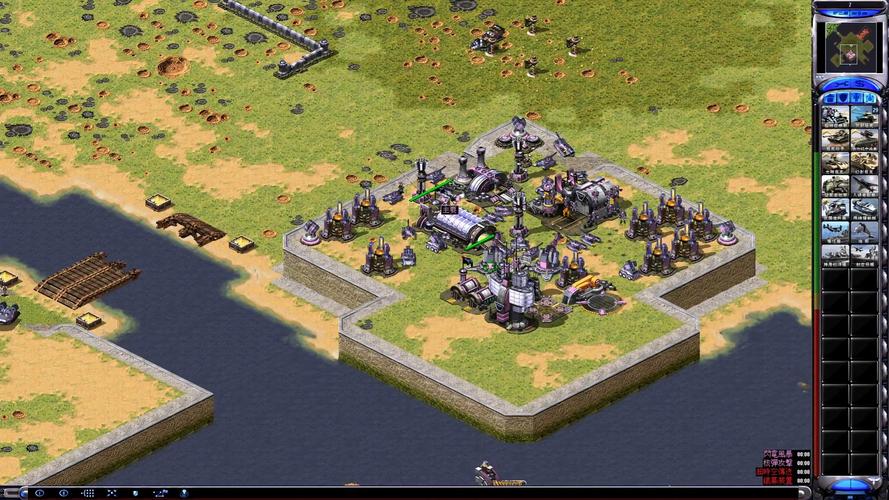Toggle the waypoint planning mode icon
The width and height of the screenshot is (889, 500).
[161, 493]
